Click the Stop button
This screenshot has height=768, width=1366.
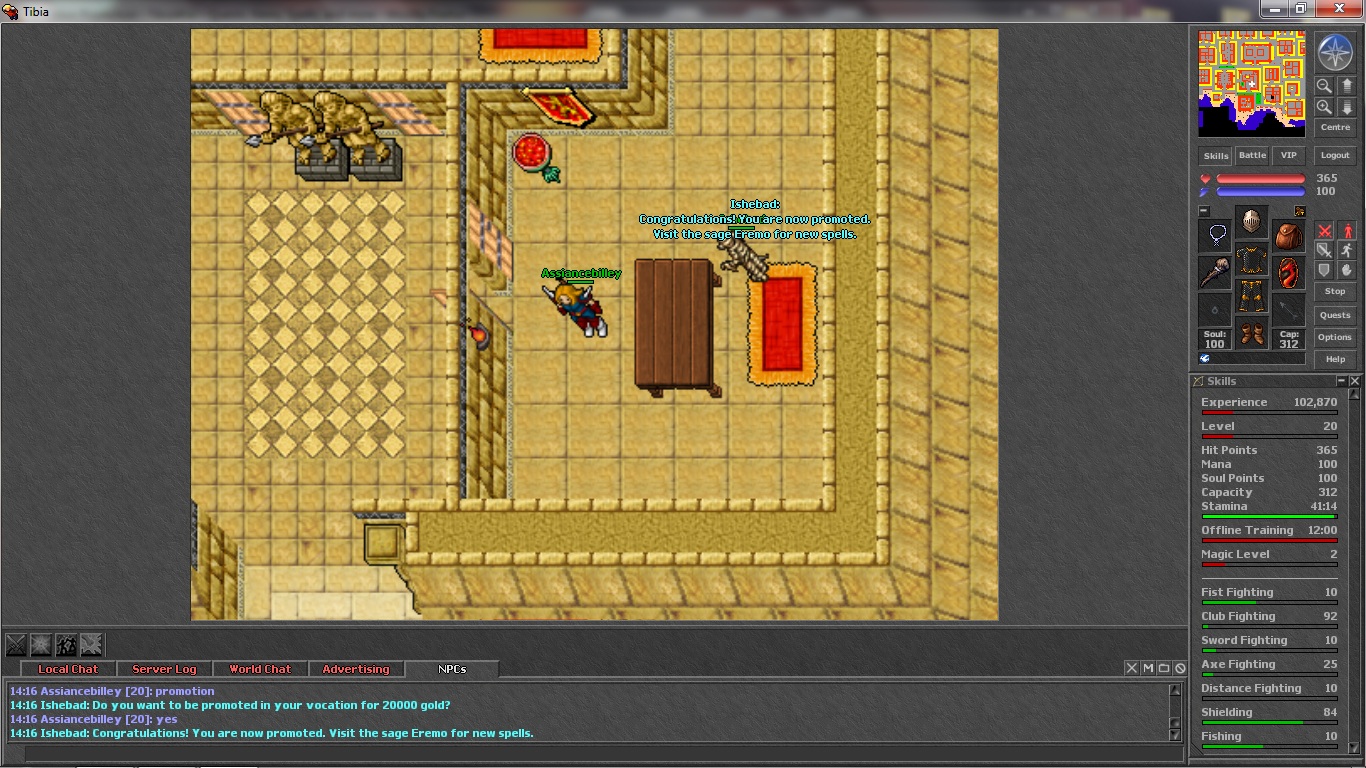click(x=1335, y=291)
